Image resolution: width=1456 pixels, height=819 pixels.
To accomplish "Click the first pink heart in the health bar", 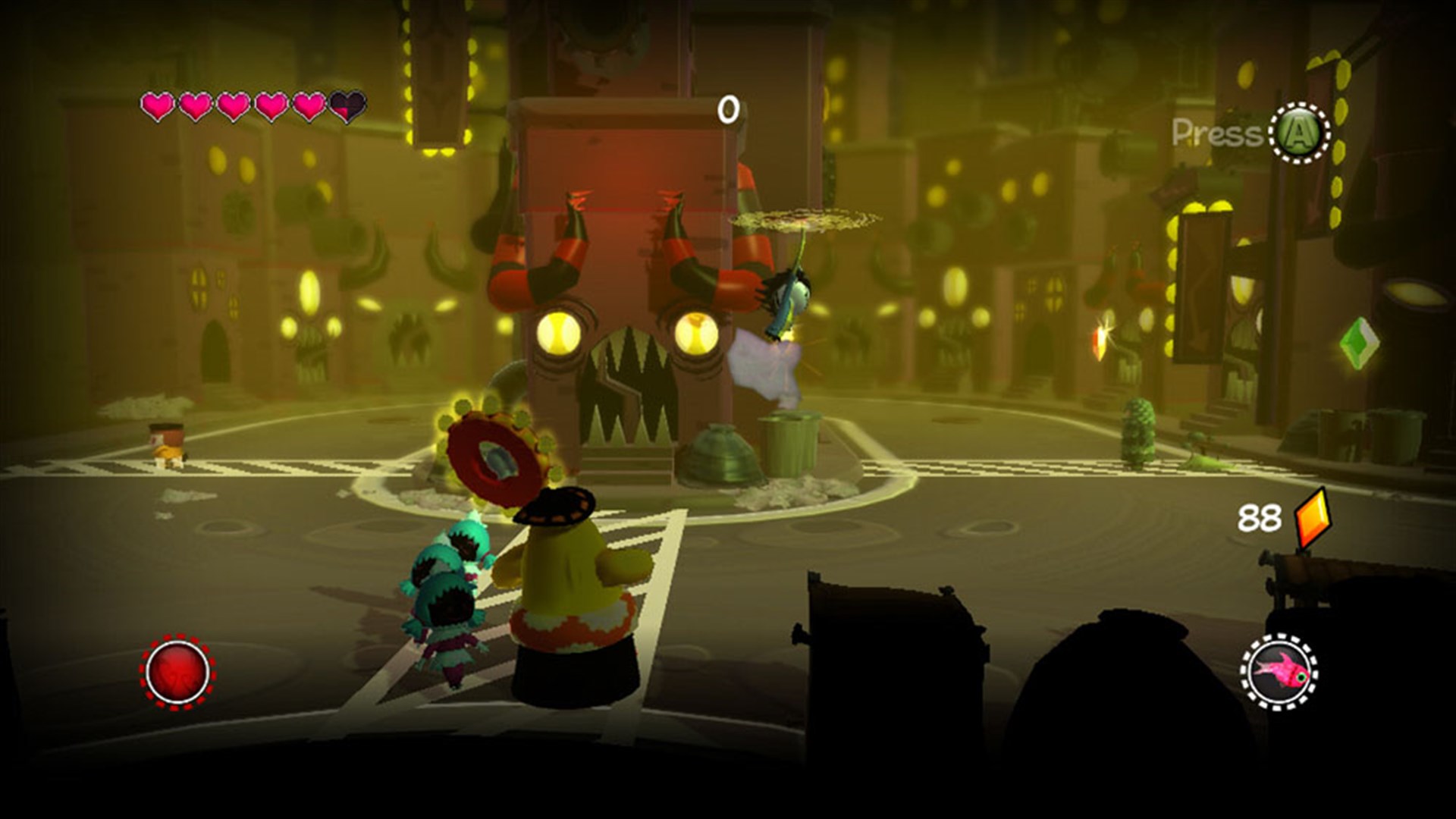I will (156, 107).
